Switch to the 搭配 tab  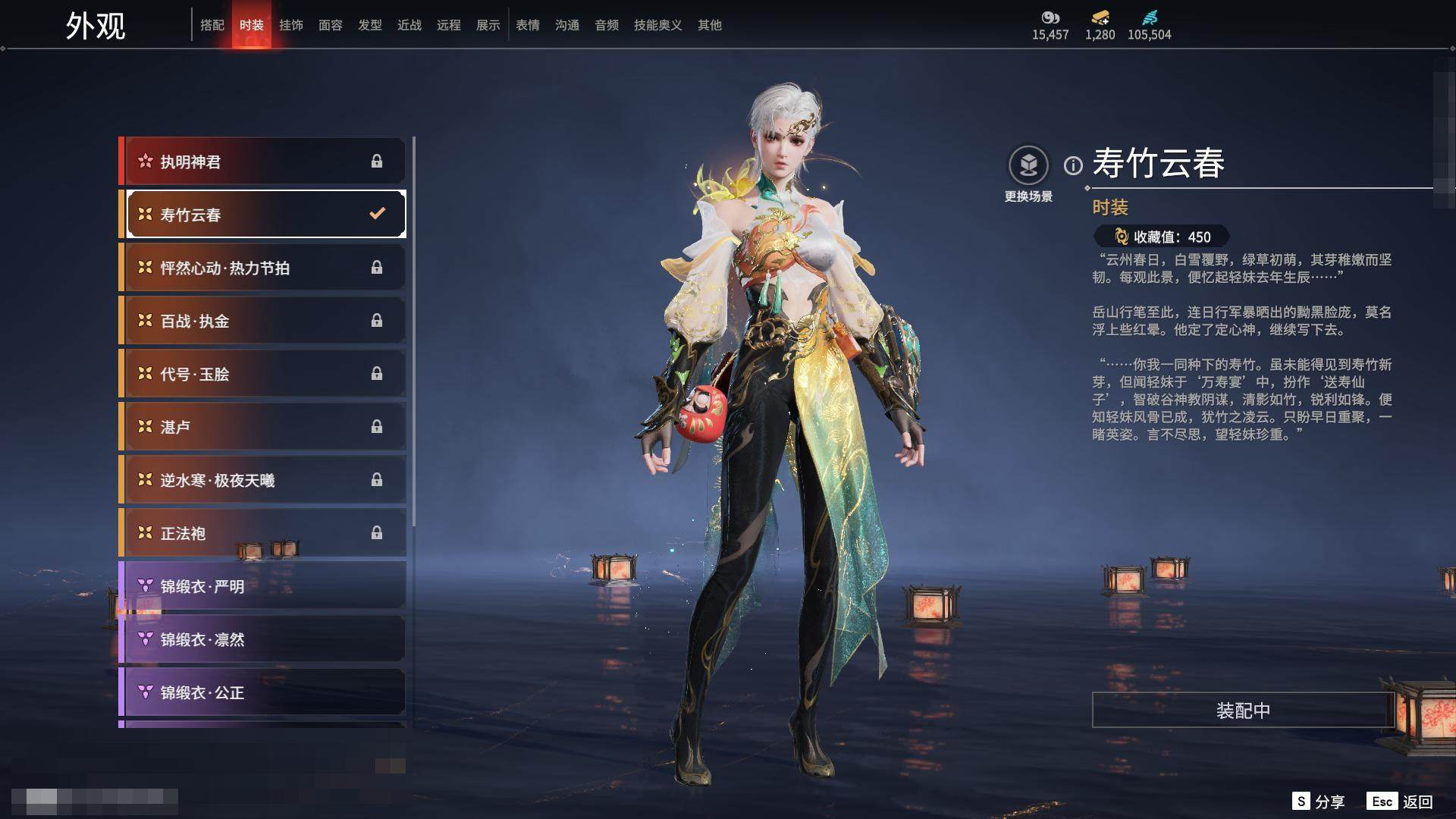(212, 25)
